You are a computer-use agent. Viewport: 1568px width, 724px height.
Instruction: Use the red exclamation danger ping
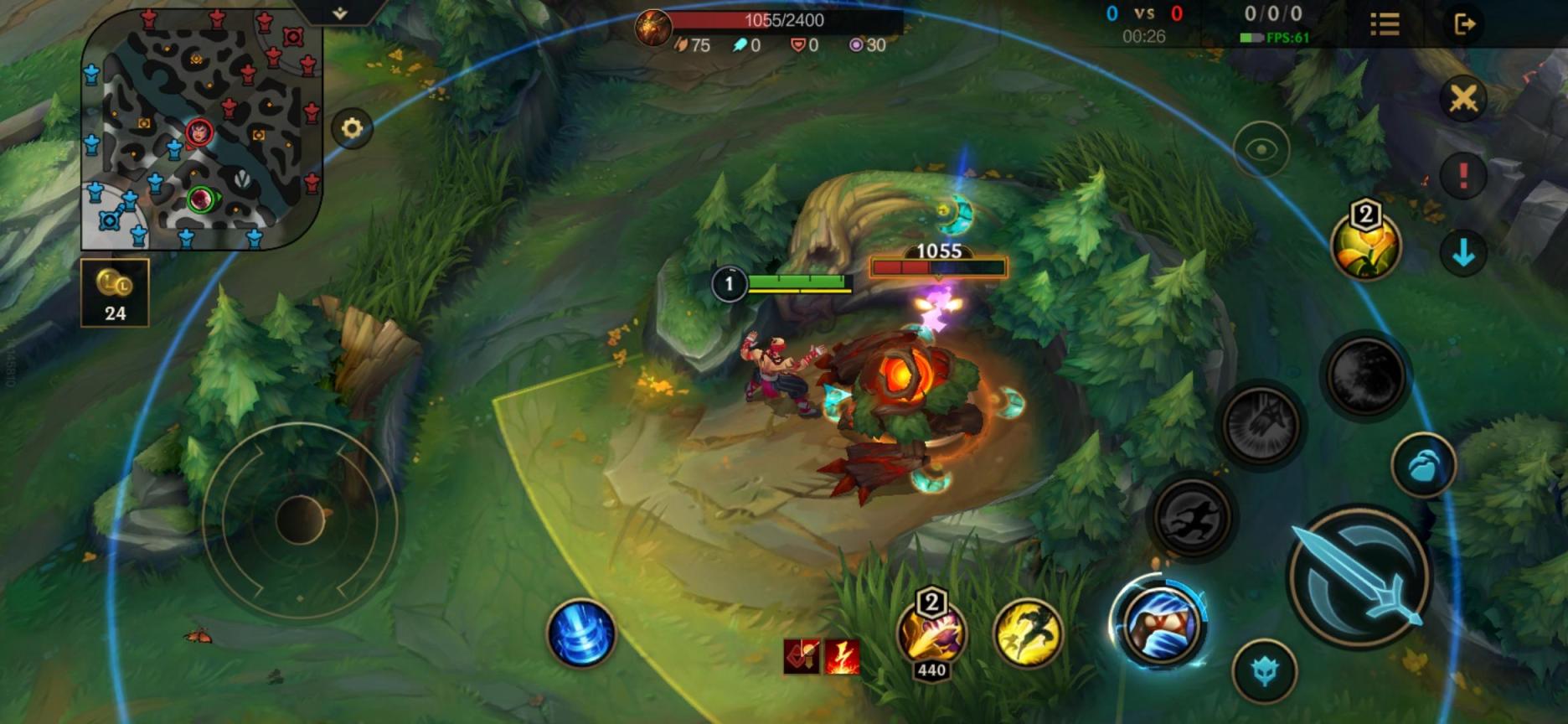[x=1463, y=175]
